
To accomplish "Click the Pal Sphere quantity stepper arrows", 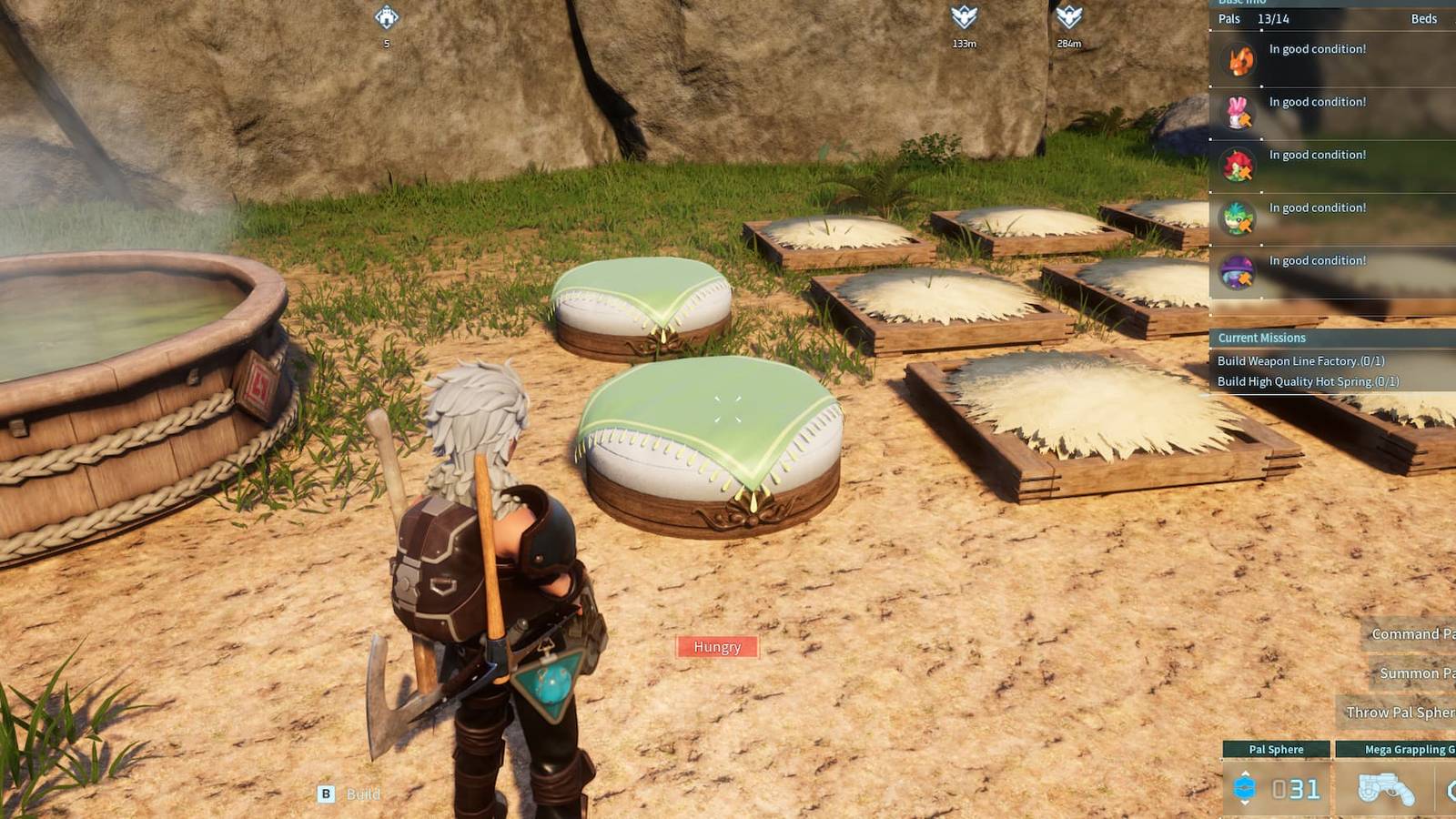I will tap(1246, 773).
